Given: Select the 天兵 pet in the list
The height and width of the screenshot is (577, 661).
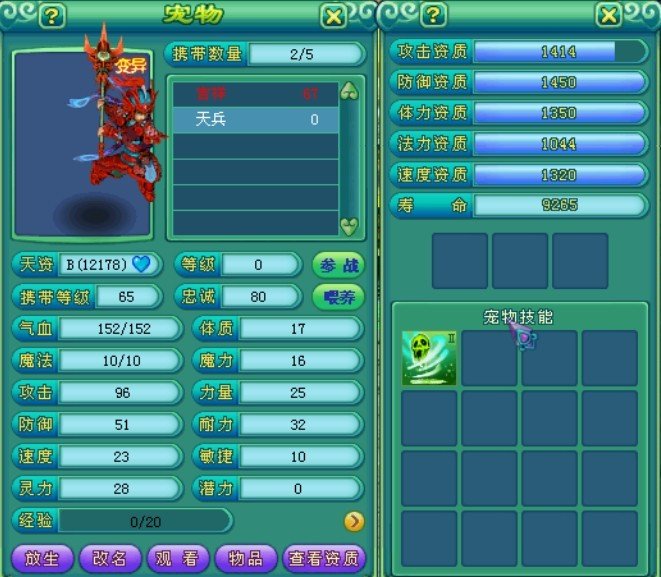Looking at the screenshot, I should click(255, 119).
